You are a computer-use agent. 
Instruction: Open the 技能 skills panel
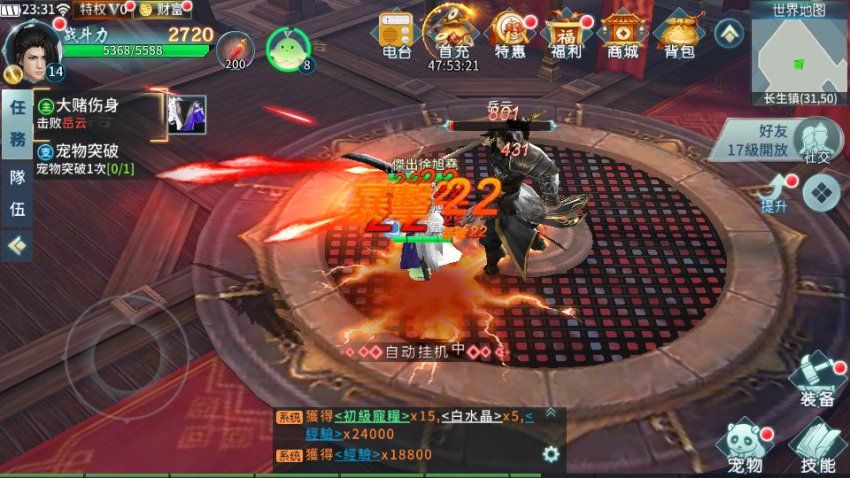[817, 447]
